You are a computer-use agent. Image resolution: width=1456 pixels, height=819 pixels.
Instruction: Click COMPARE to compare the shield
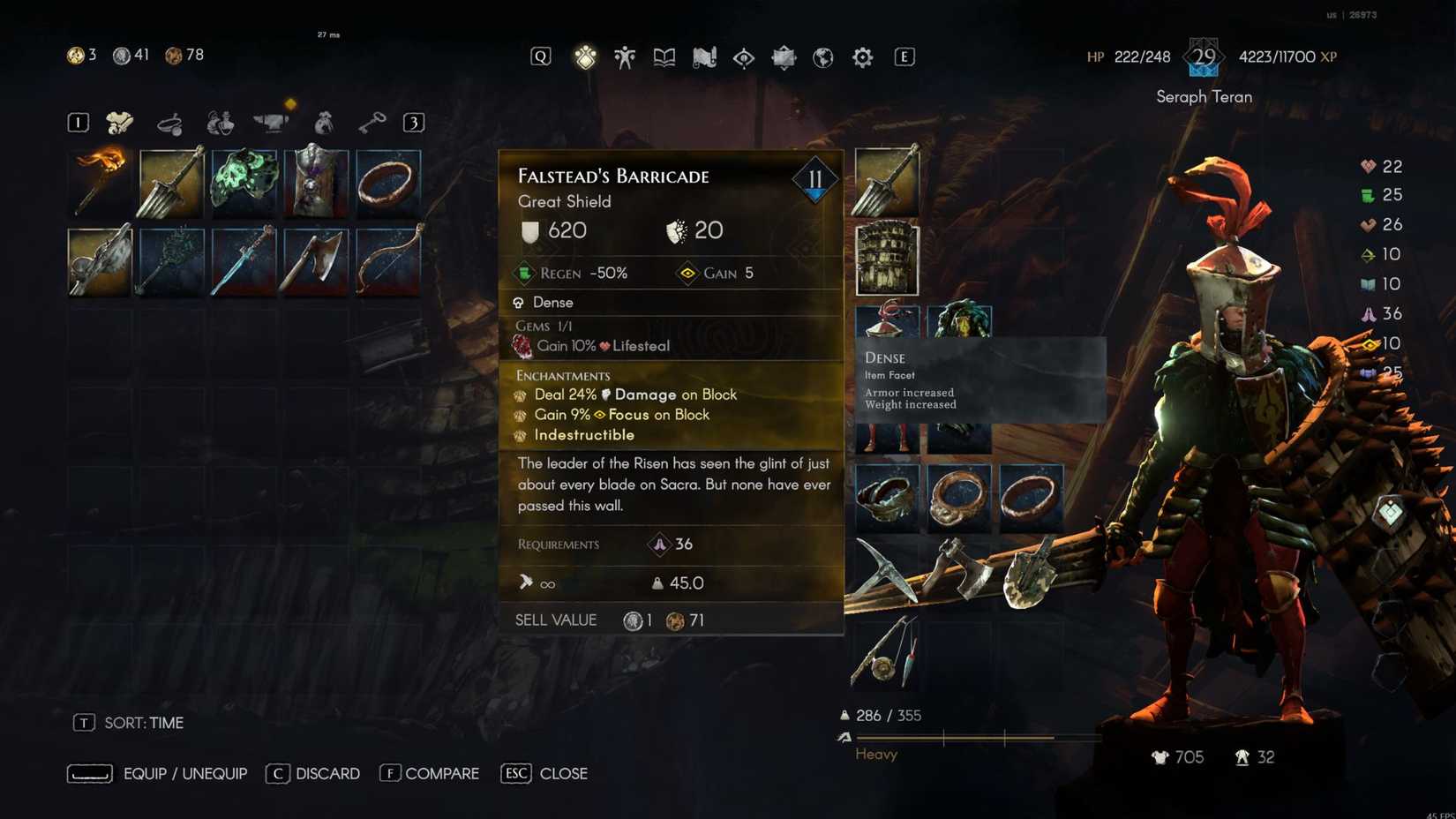pyautogui.click(x=441, y=773)
